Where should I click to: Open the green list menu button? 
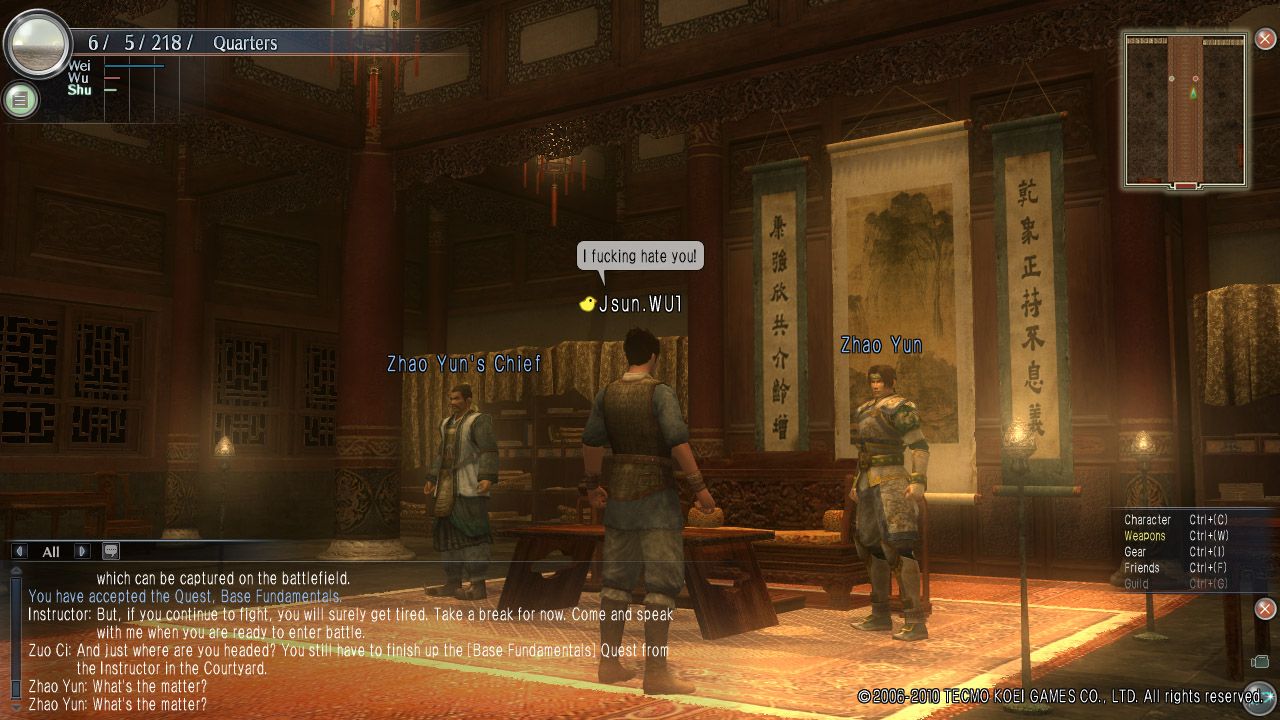tap(20, 99)
